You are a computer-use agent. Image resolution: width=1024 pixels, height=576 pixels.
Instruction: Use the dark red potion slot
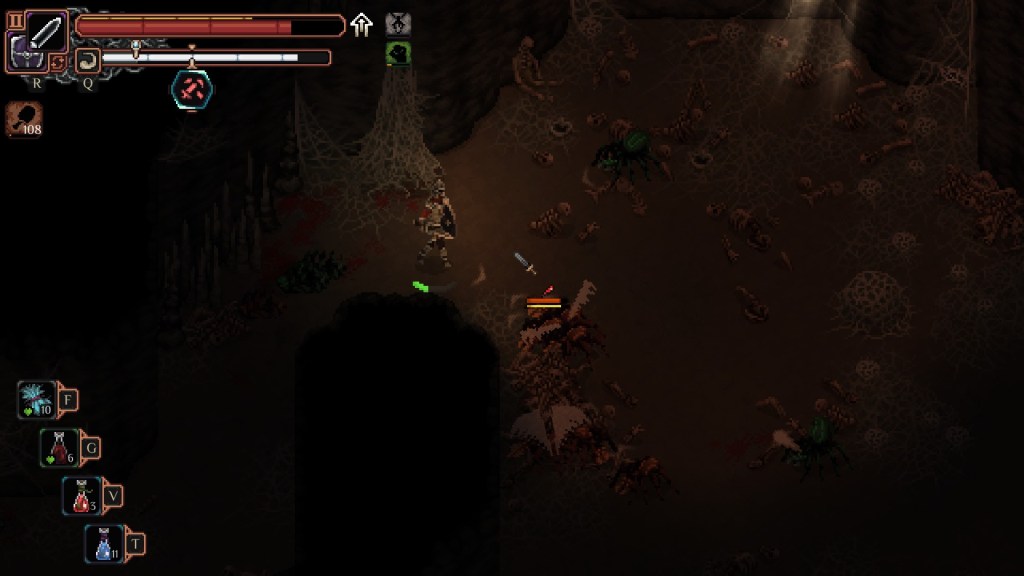60,447
